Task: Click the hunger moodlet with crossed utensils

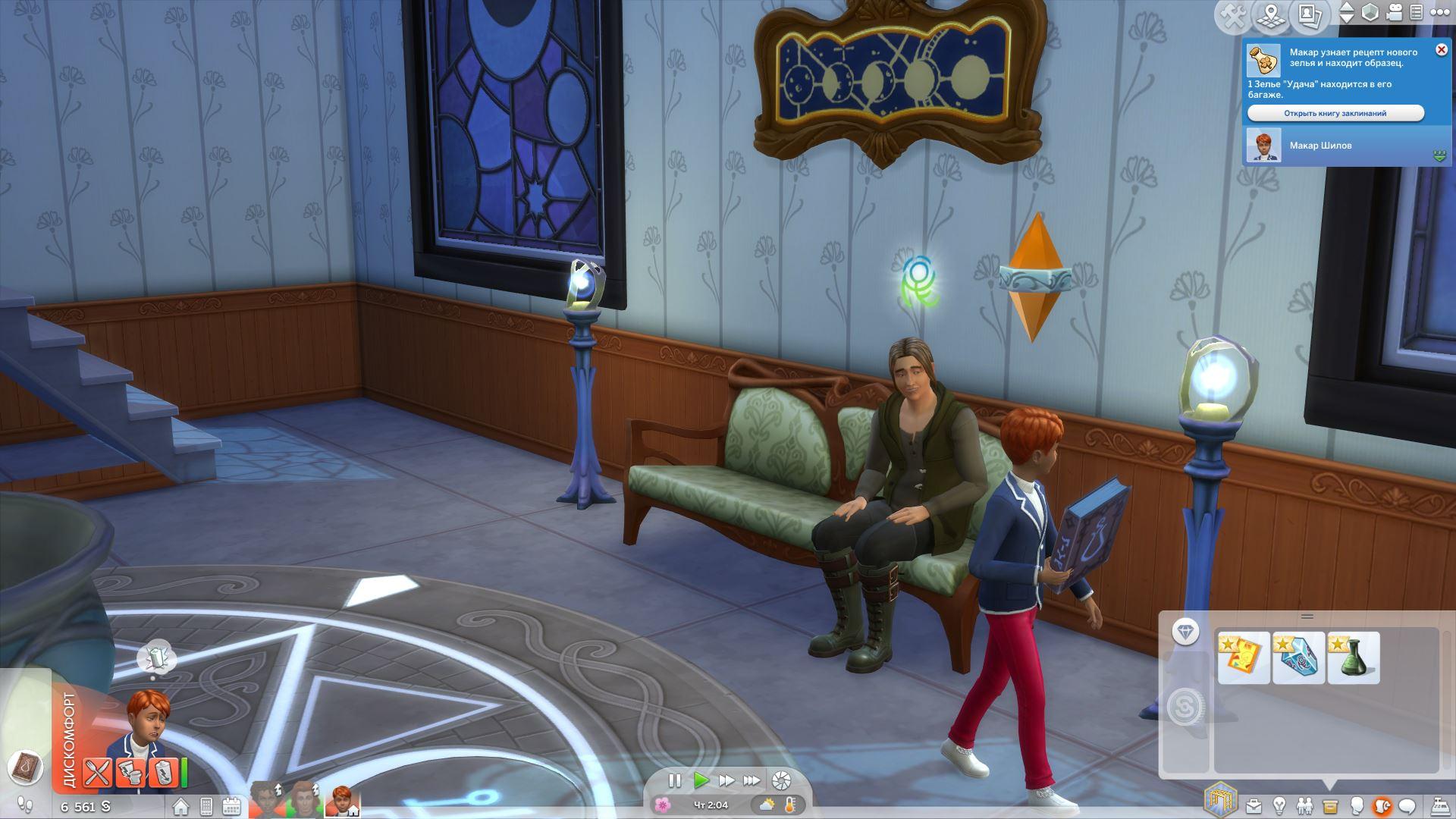Action: [97, 773]
